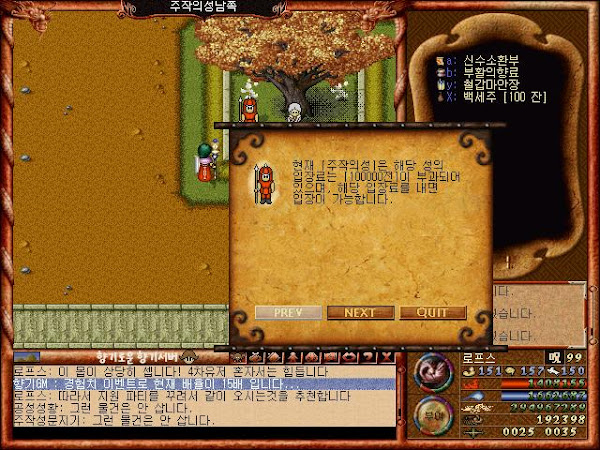
Task: Click the PREV button in the dialogue
Action: [288, 312]
